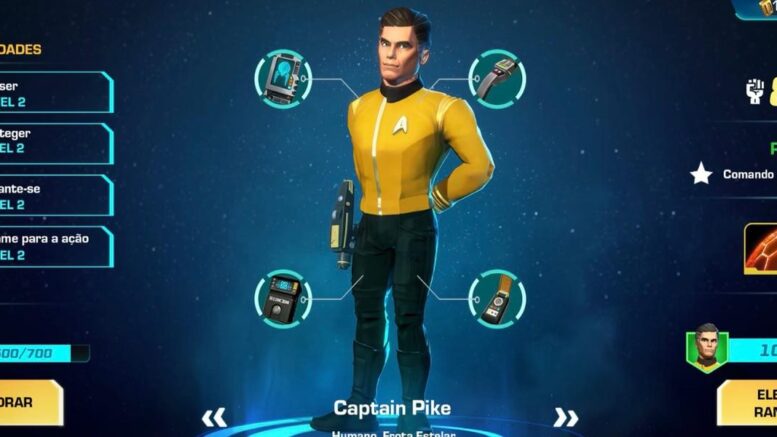
Task: Open the wrist communicator gear slot
Action: 497,77
